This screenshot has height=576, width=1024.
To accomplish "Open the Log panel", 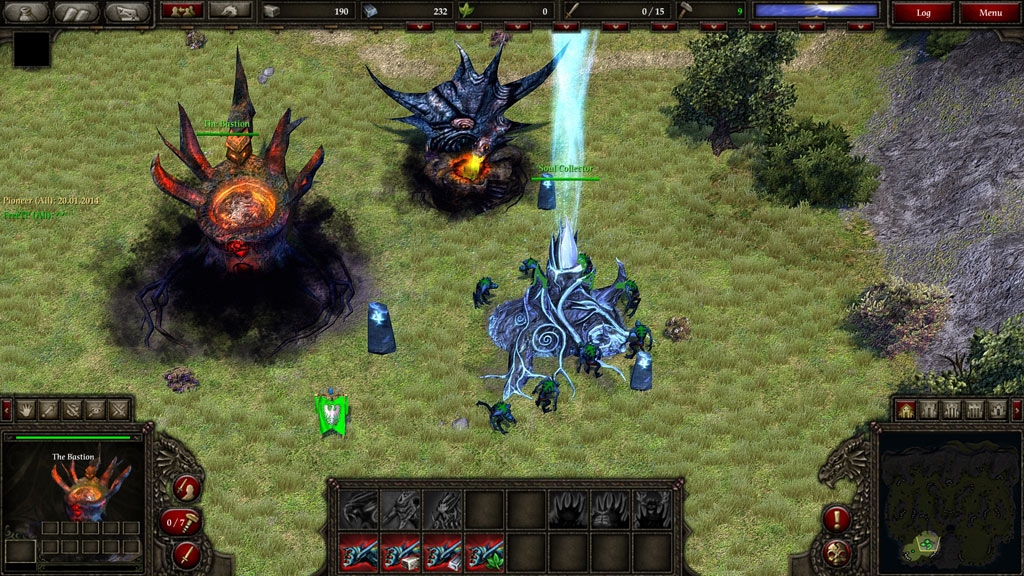I will 922,13.
